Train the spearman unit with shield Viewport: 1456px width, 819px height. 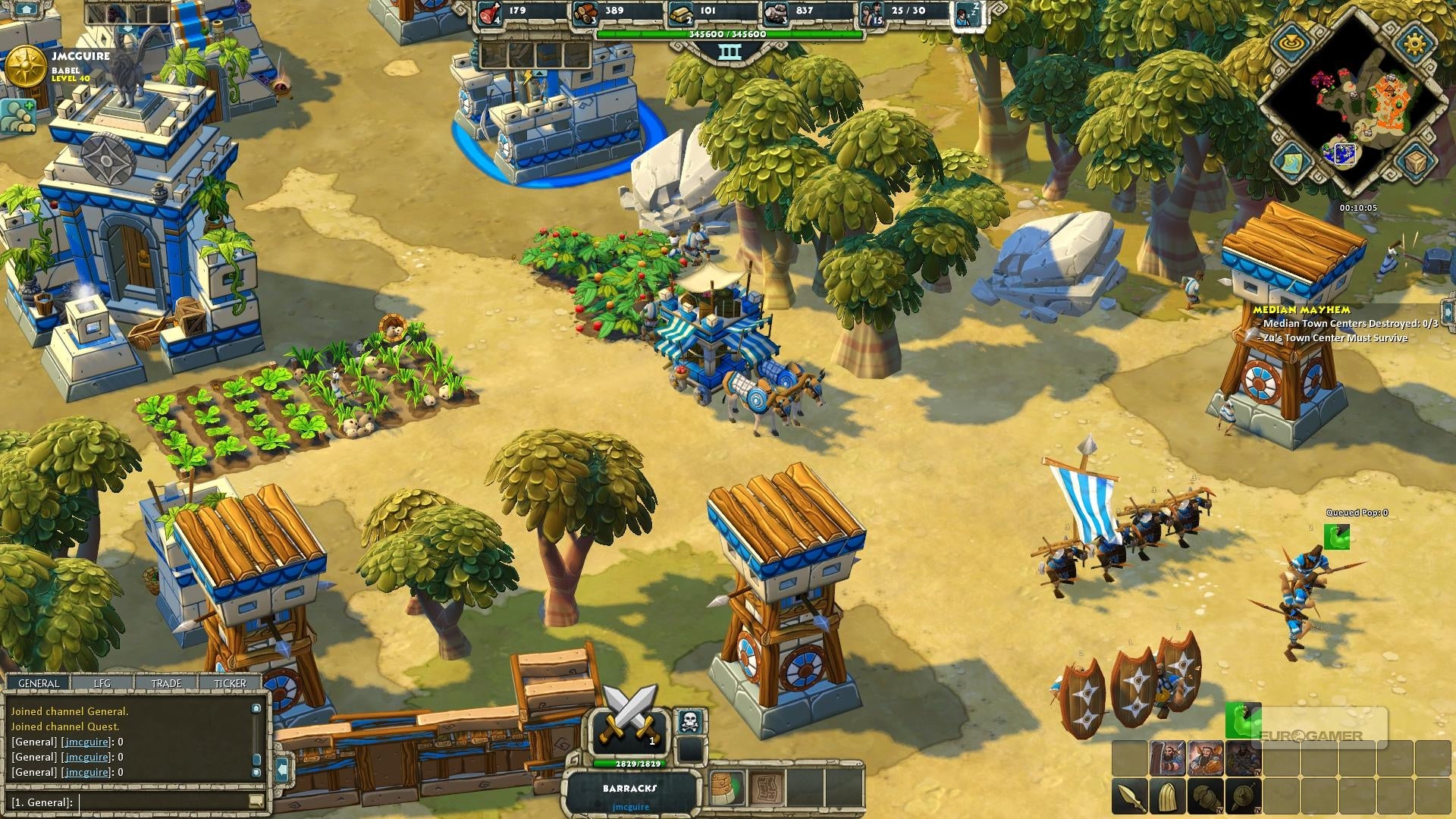[1167, 758]
